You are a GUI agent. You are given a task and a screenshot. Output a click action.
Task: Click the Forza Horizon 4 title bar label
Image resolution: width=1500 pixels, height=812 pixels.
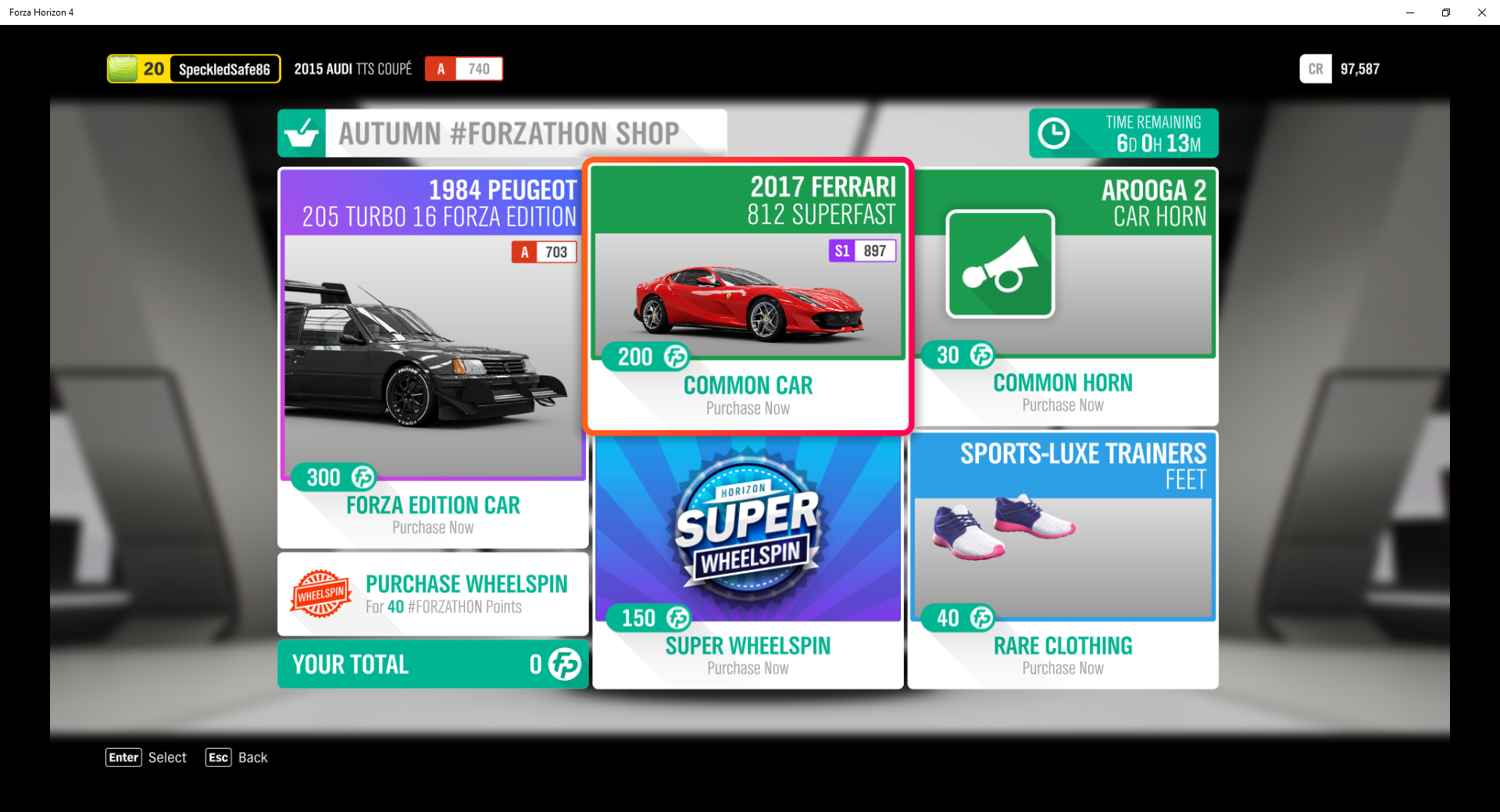pyautogui.click(x=41, y=12)
